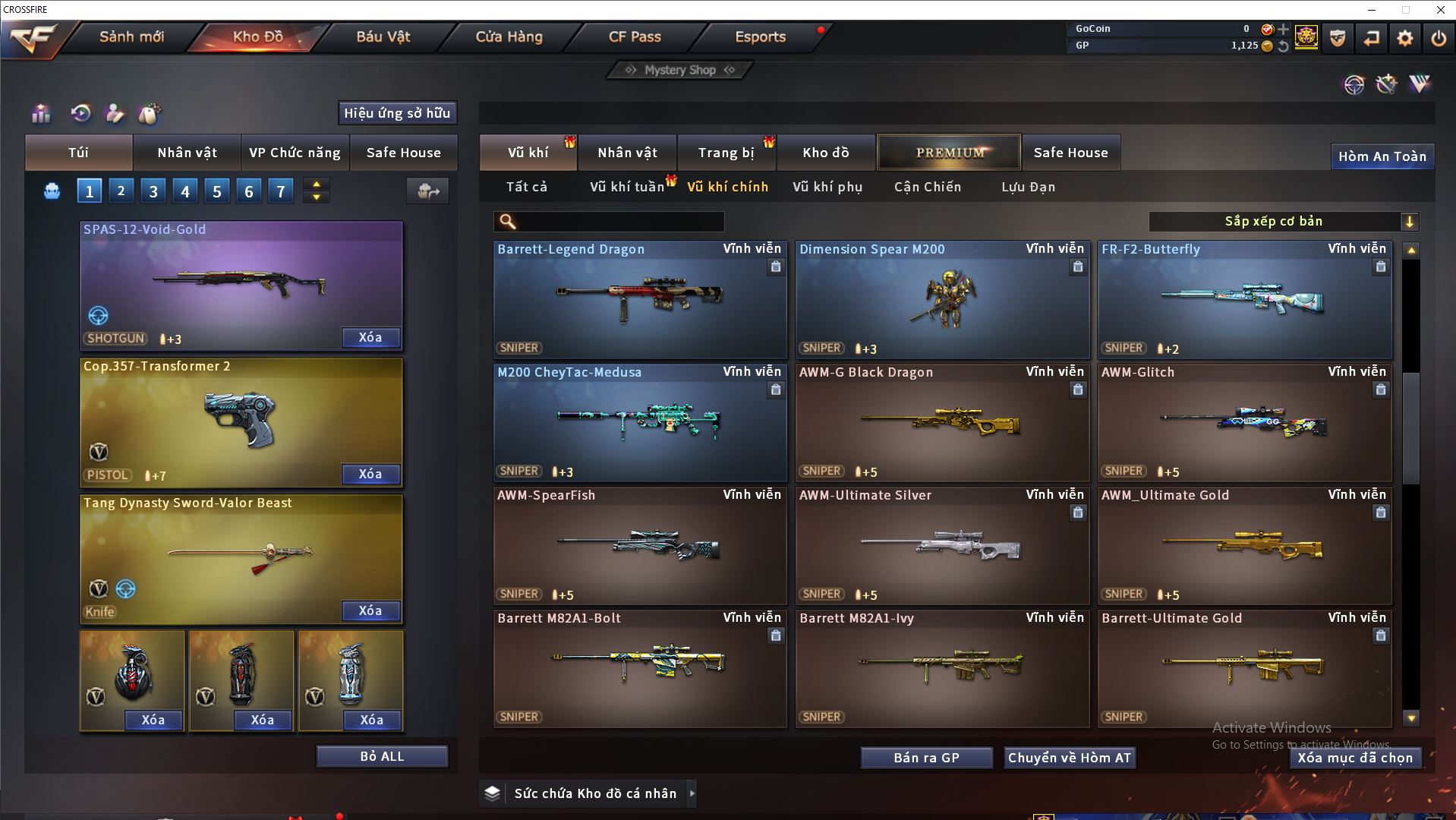Image resolution: width=1456 pixels, height=820 pixels.
Task: Open the CF Pass page
Action: pyautogui.click(x=635, y=36)
